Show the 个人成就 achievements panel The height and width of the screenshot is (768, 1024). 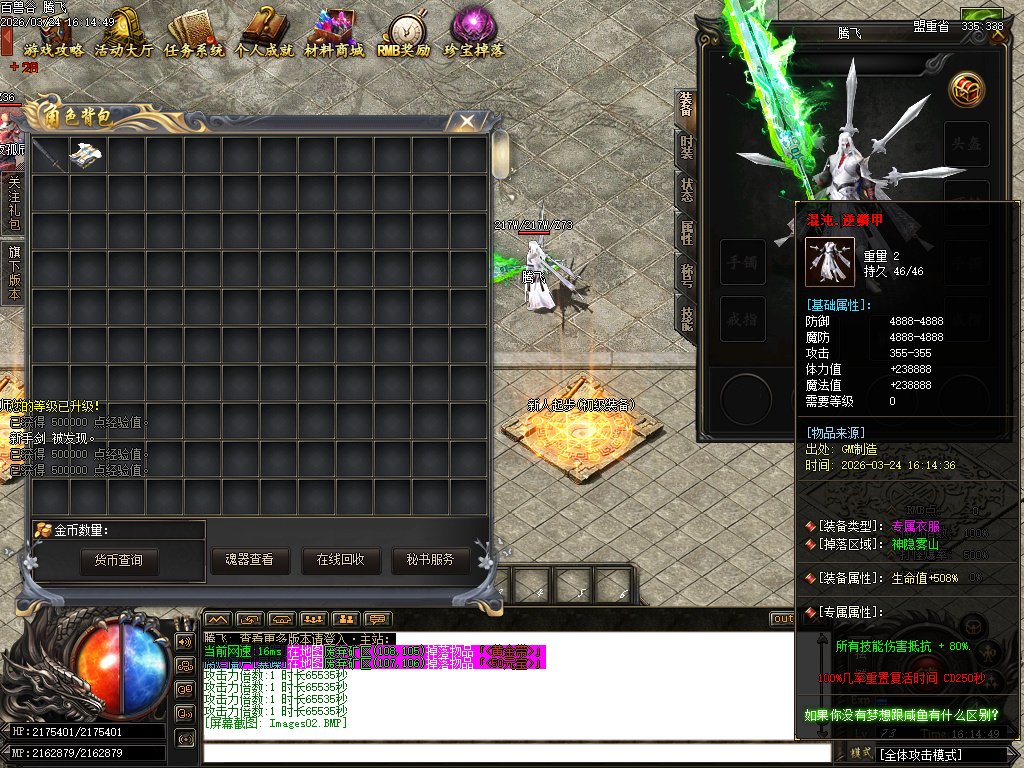click(264, 35)
